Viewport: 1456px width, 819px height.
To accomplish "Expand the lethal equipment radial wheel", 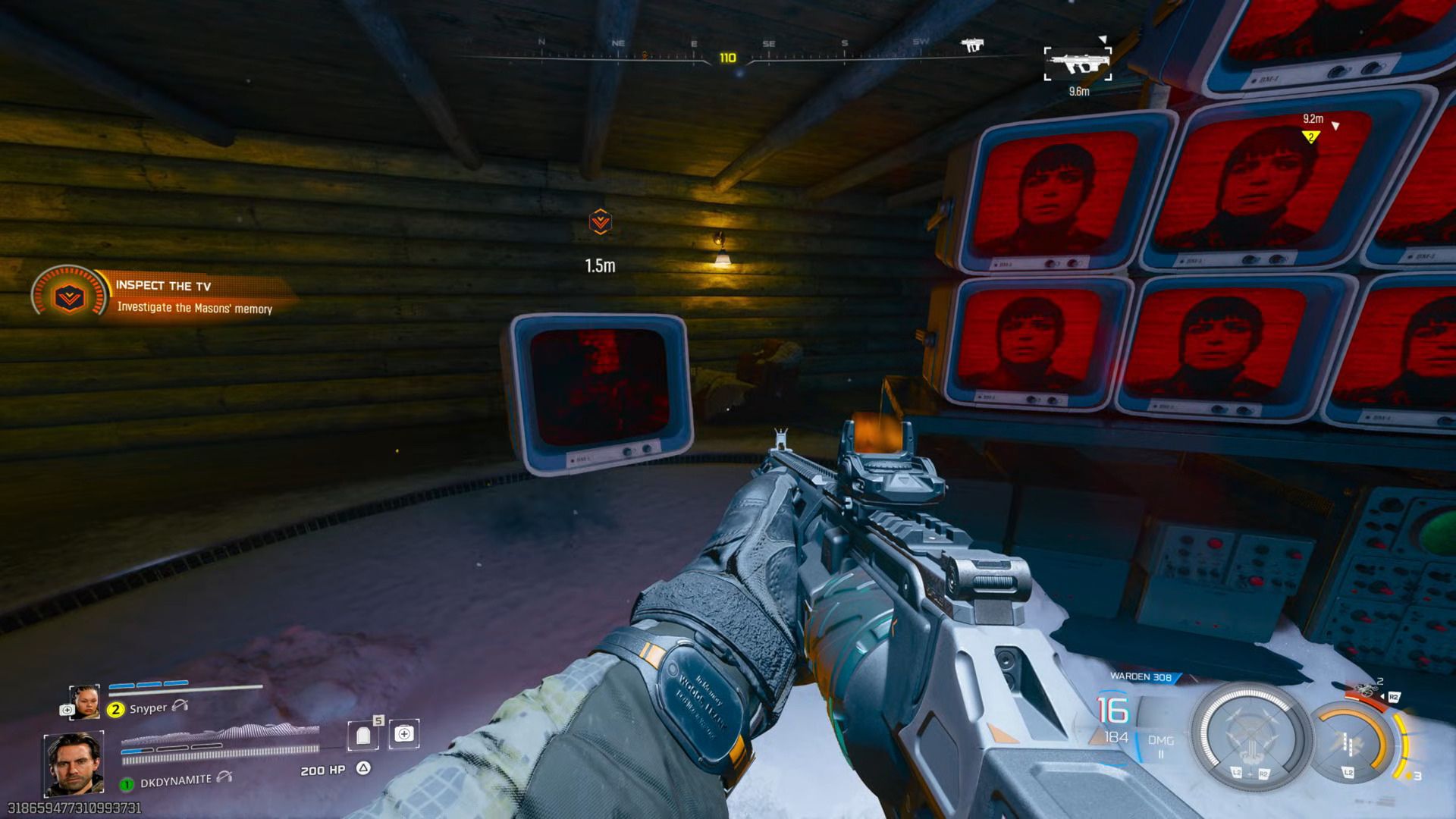I will (x=1351, y=742).
